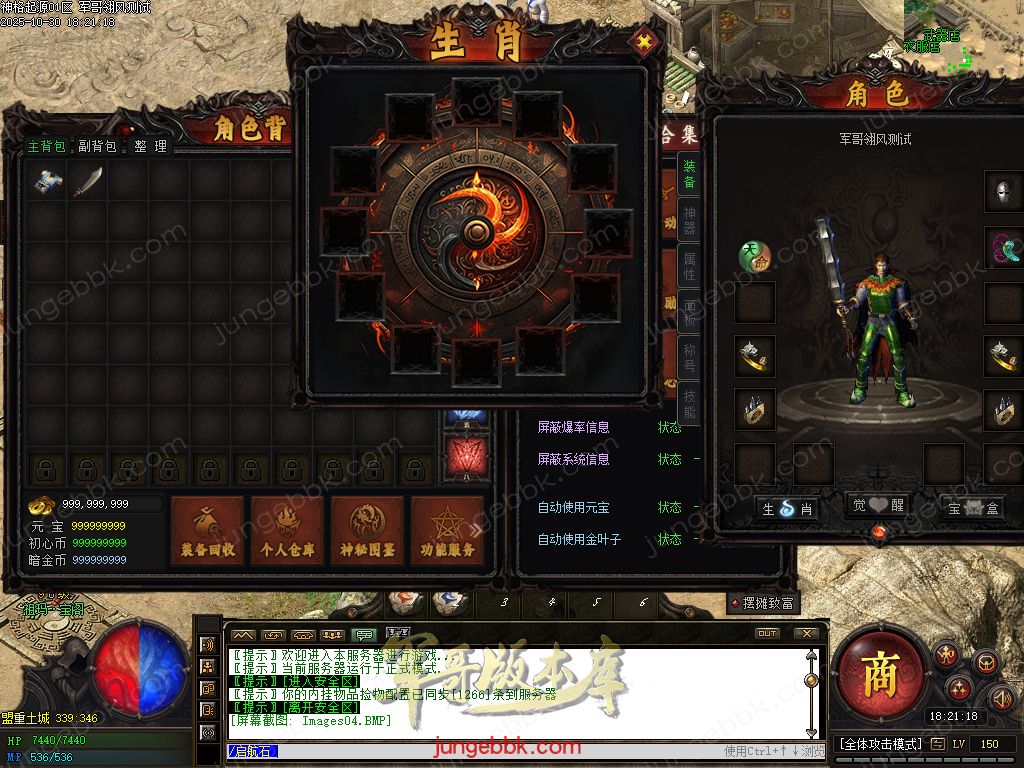Image resolution: width=1024 pixels, height=768 pixels.
Task: Open 个人仓库 personal warehouse
Action: [287, 530]
